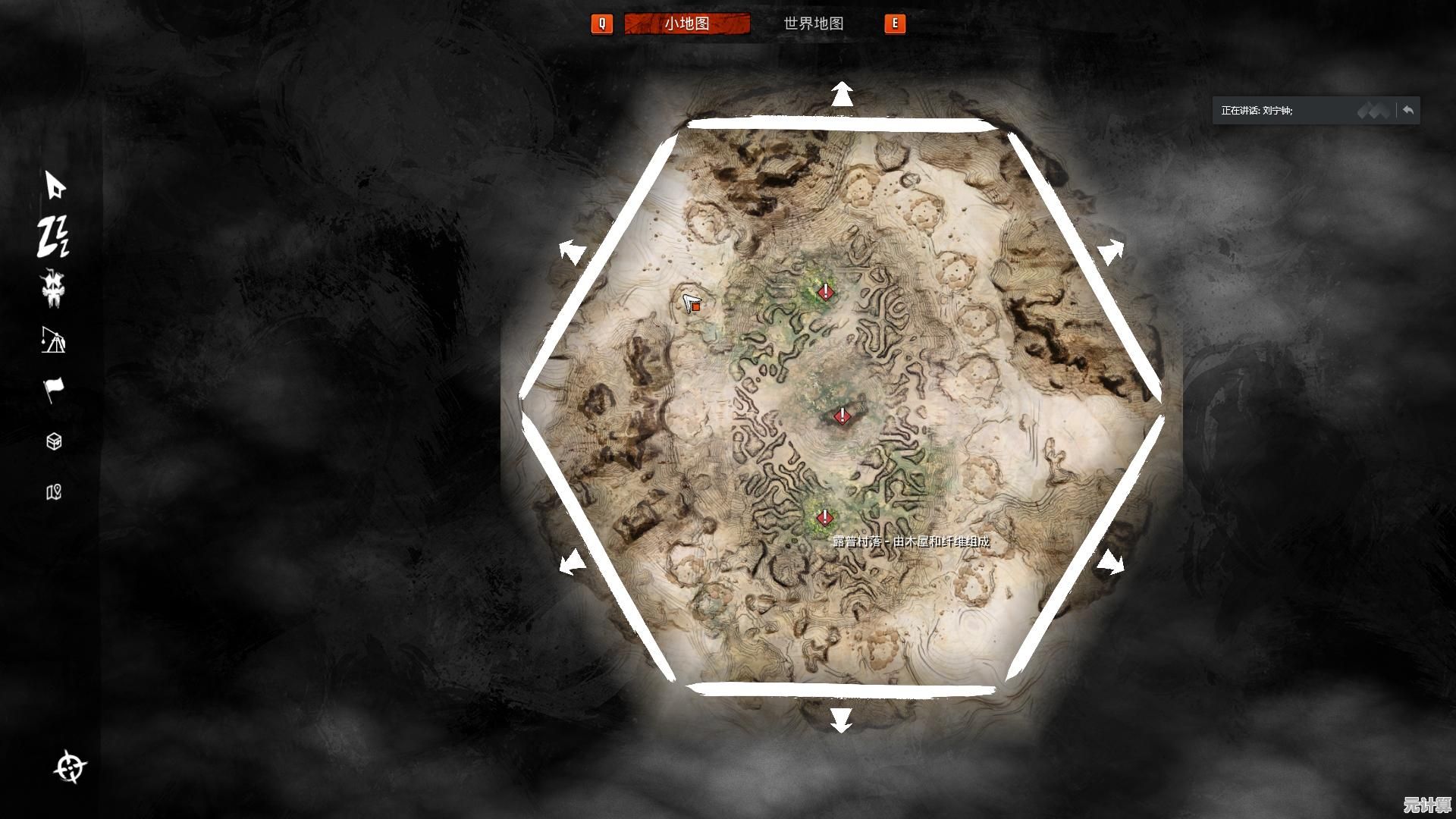
Task: Center map with the crosshair button
Action: (71, 767)
